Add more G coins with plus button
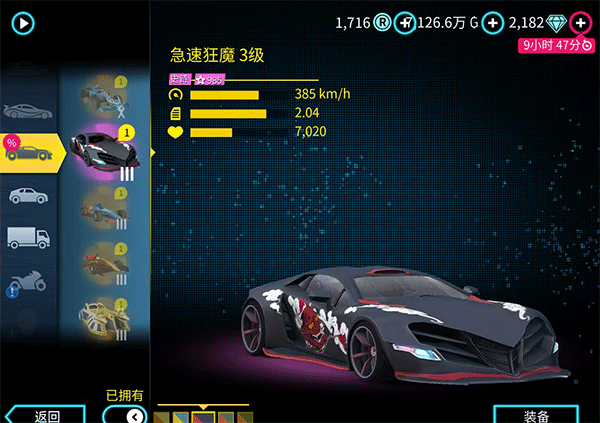The width and height of the screenshot is (600, 423). tap(492, 21)
